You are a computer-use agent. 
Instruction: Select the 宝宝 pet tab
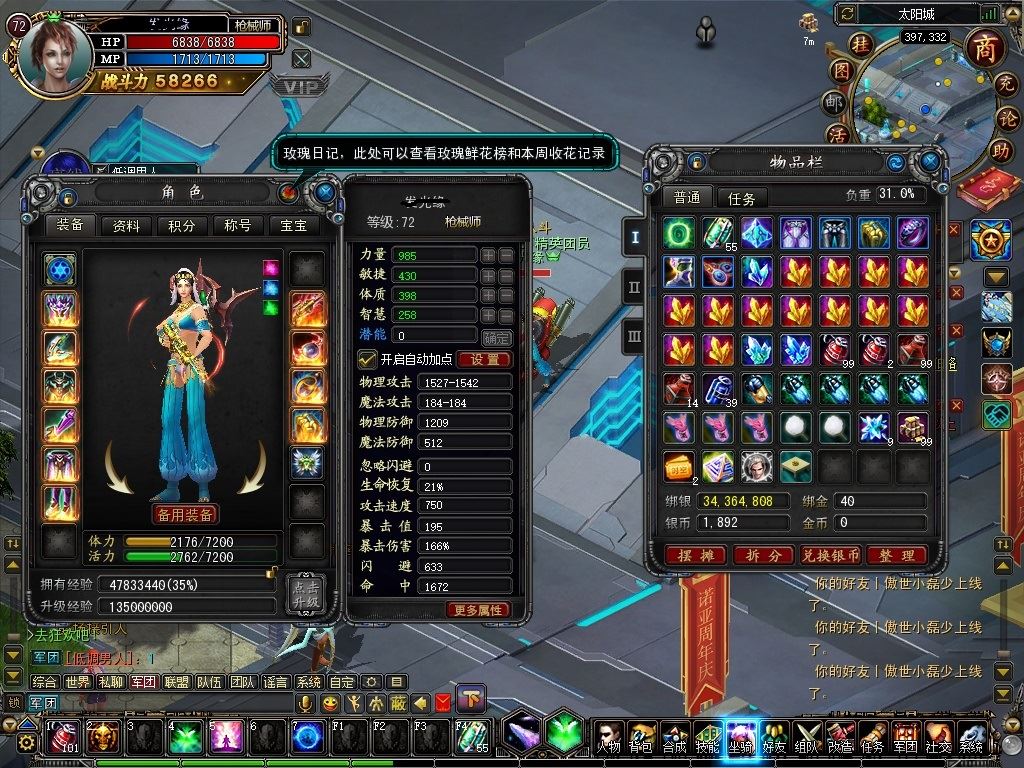click(294, 225)
